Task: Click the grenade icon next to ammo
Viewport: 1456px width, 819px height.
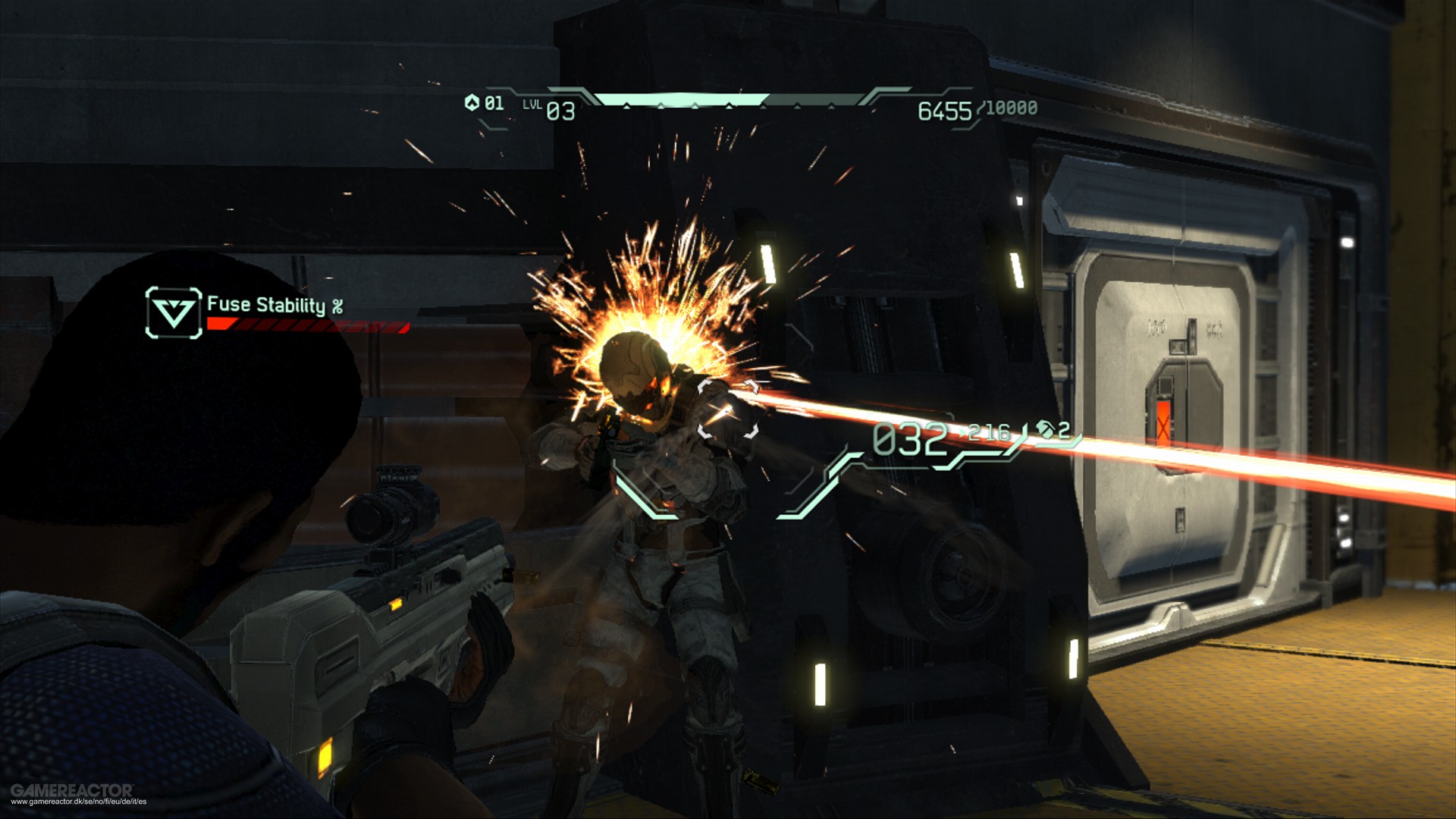Action: click(1046, 430)
